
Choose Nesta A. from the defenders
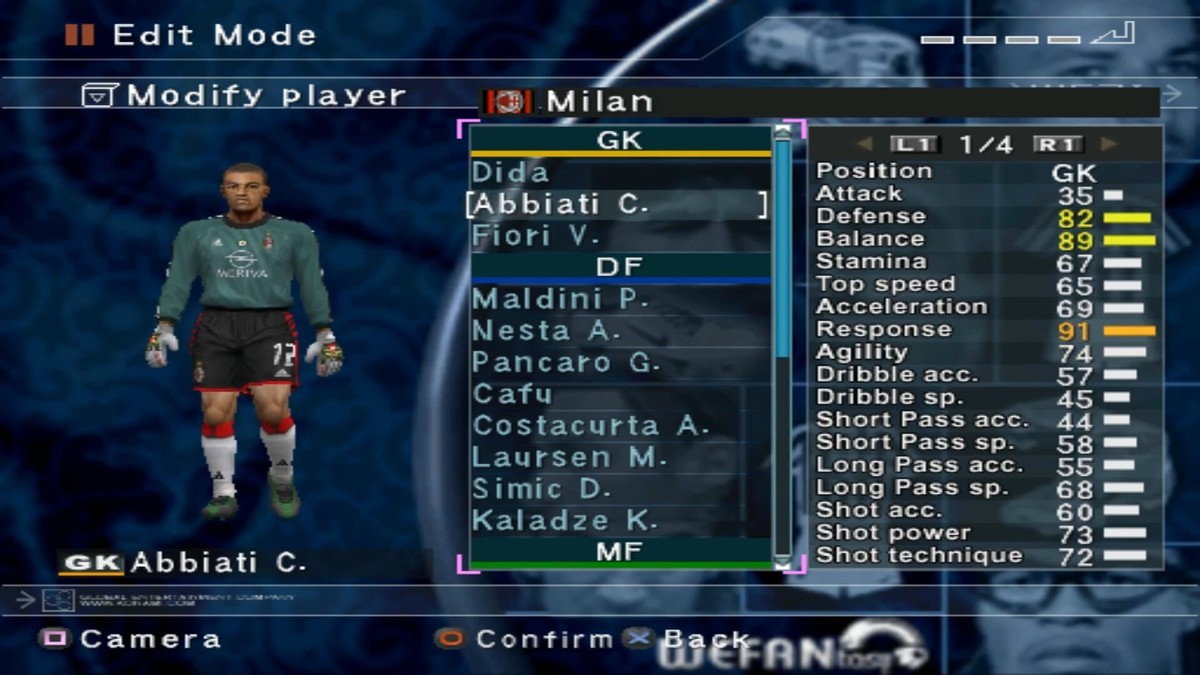pos(546,331)
